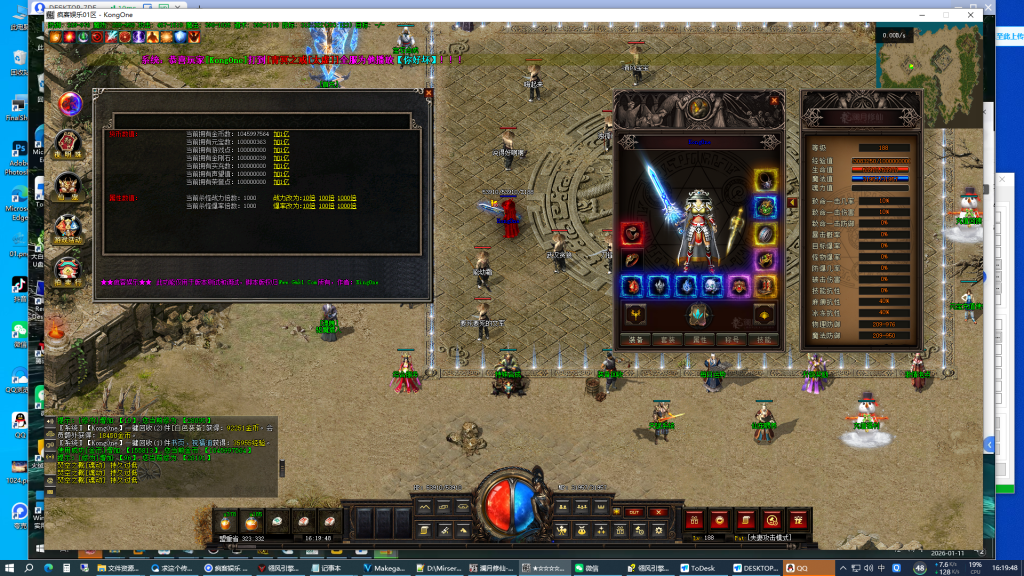Select the 称号 tab

pos(732,339)
